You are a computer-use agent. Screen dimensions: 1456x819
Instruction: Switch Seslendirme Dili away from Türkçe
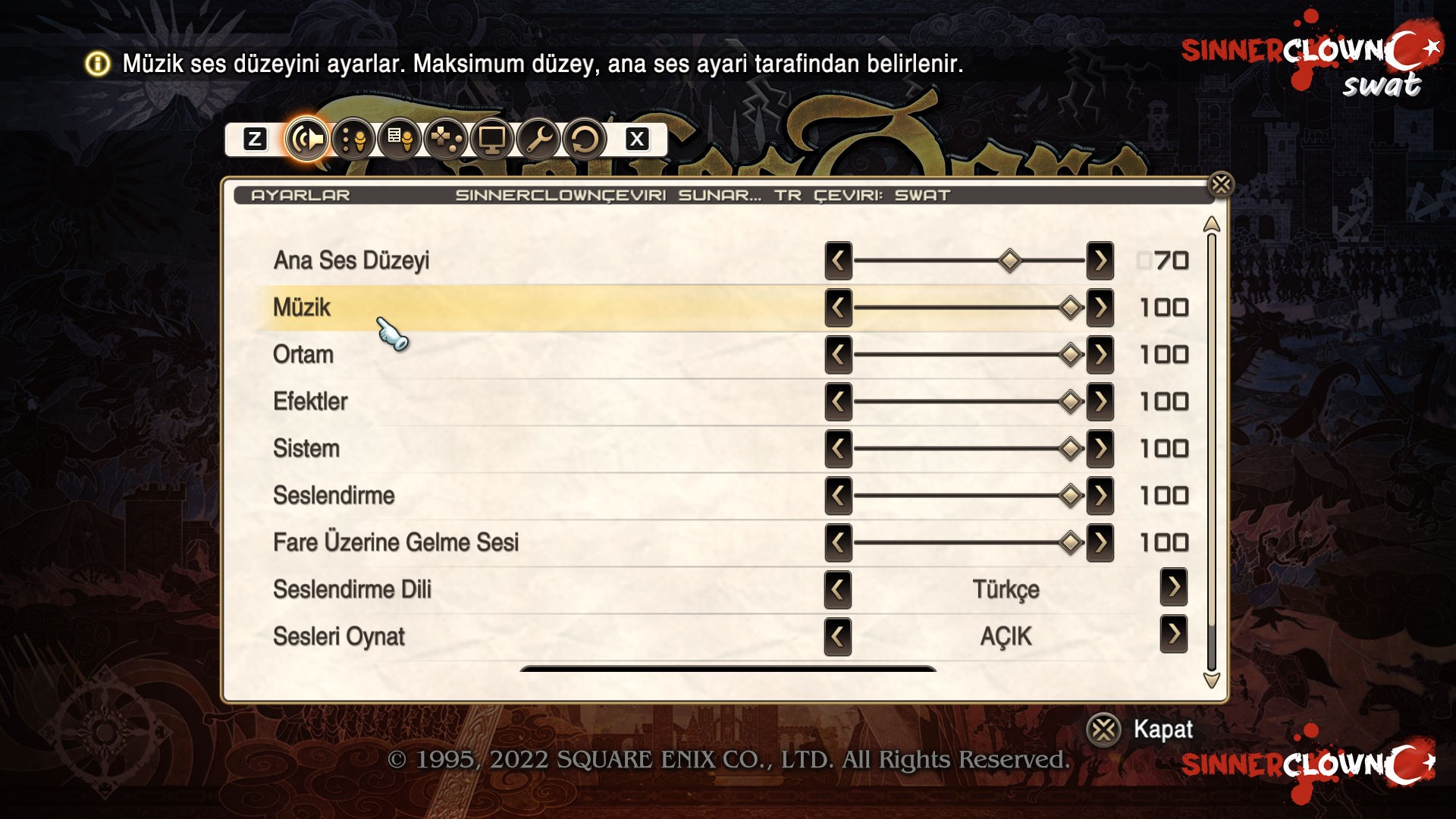tap(837, 589)
